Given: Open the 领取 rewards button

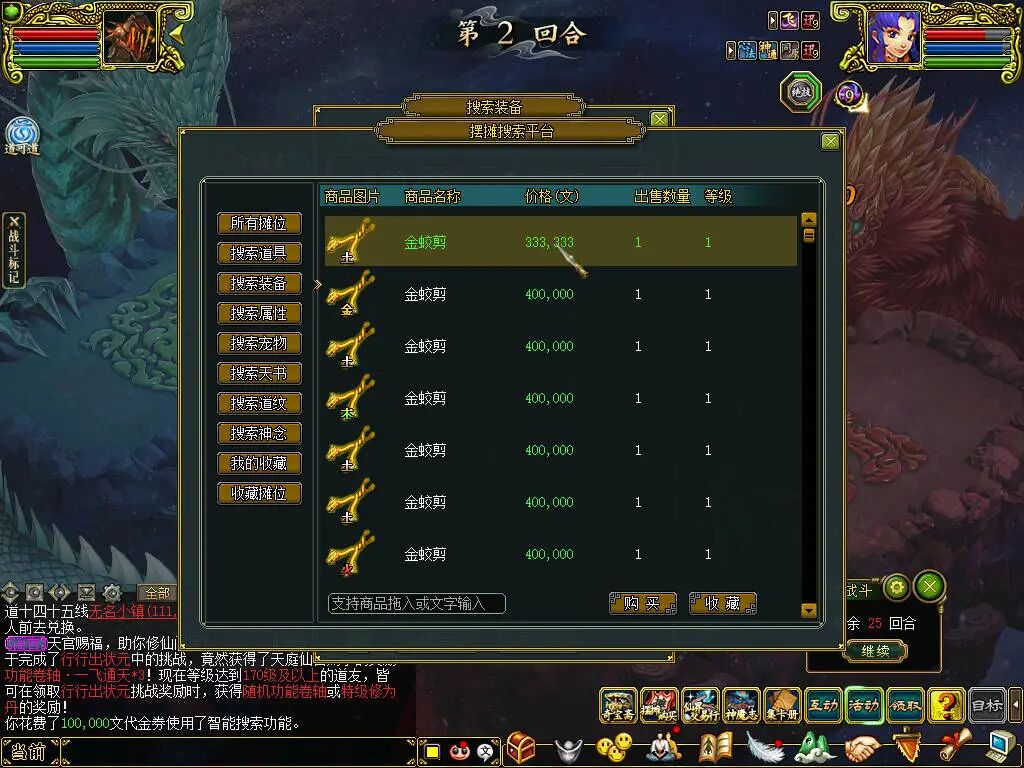Looking at the screenshot, I should 904,706.
